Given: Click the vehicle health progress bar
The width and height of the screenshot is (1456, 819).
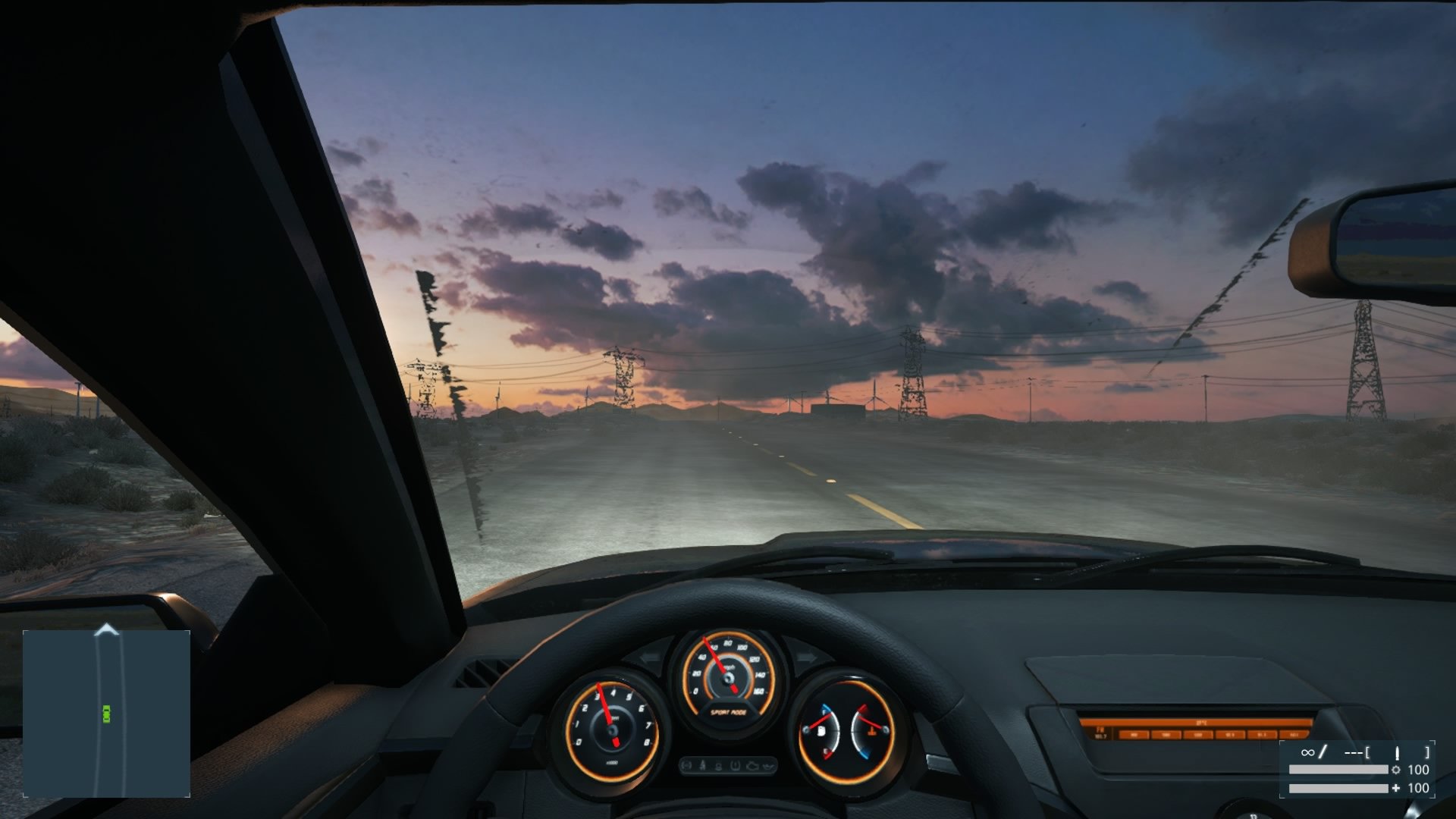Looking at the screenshot, I should (1340, 770).
